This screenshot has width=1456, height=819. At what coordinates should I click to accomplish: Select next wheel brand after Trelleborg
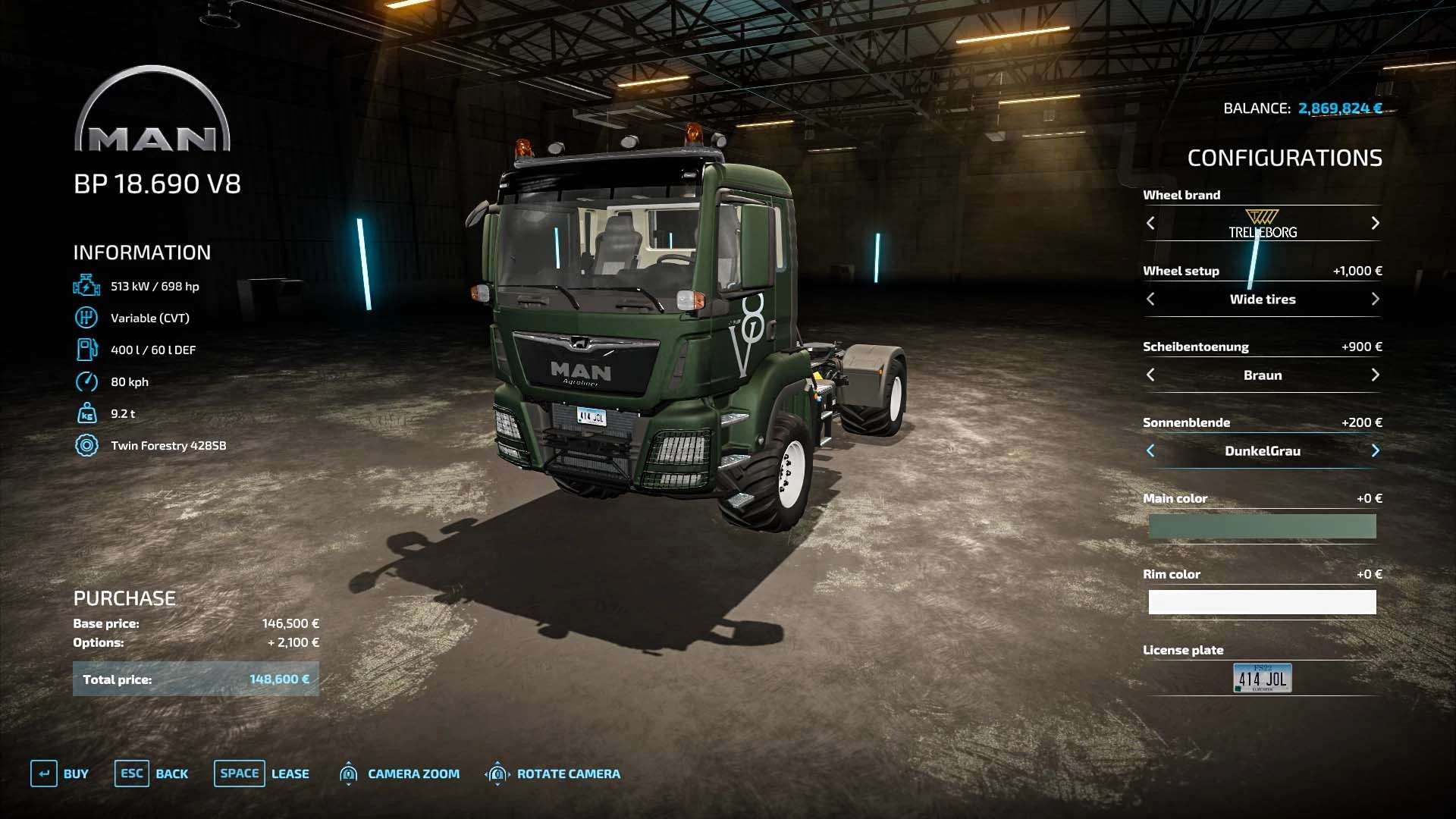[1375, 223]
